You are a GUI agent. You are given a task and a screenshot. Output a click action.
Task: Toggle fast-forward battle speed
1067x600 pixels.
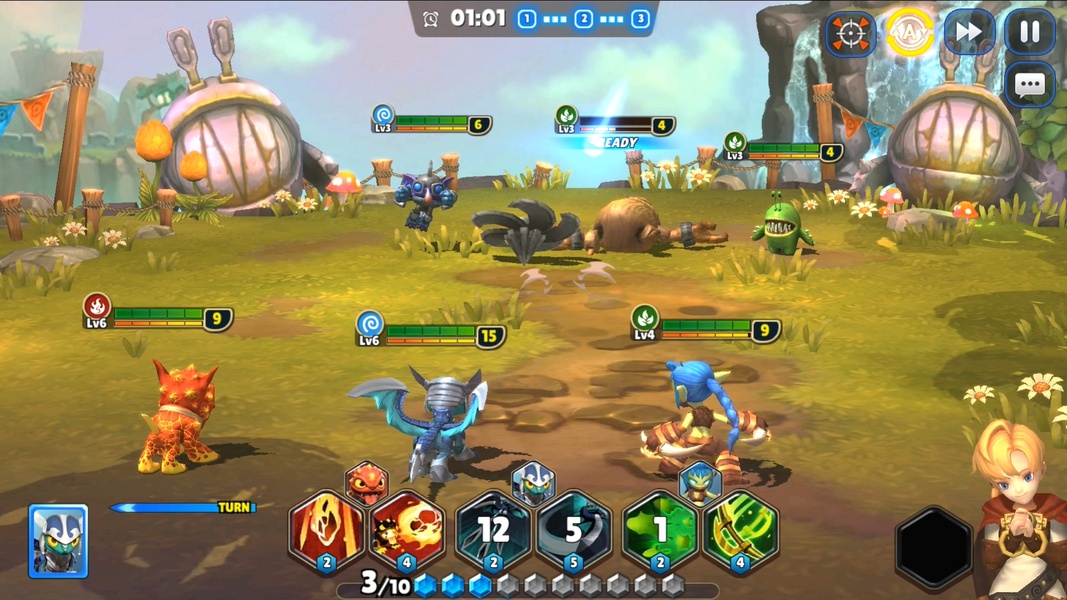969,33
